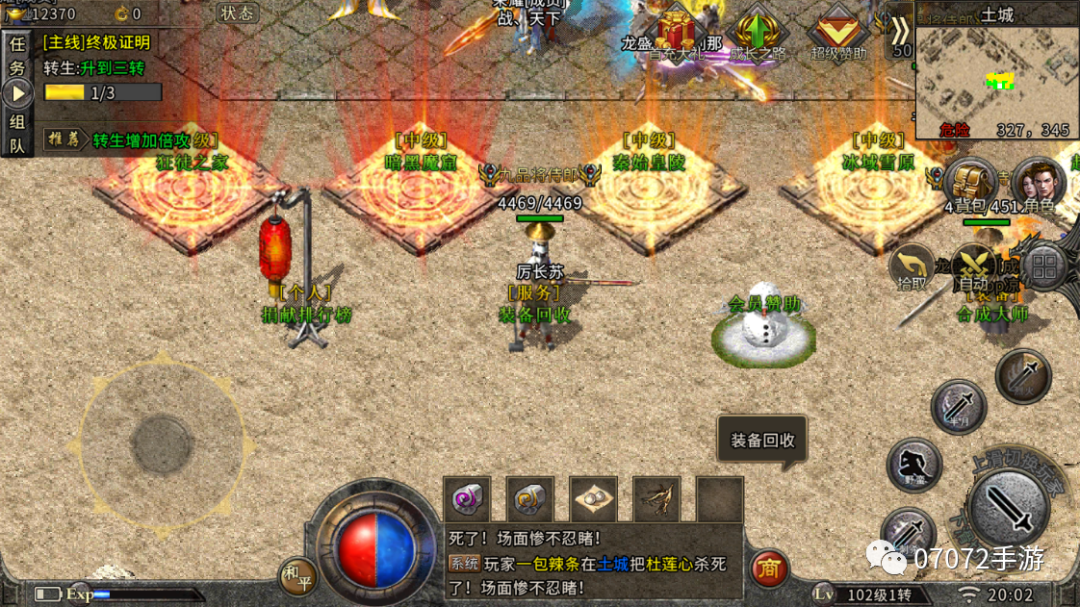Open the four-square grid menu button
Image resolution: width=1080 pixels, height=607 pixels.
coord(1044,267)
